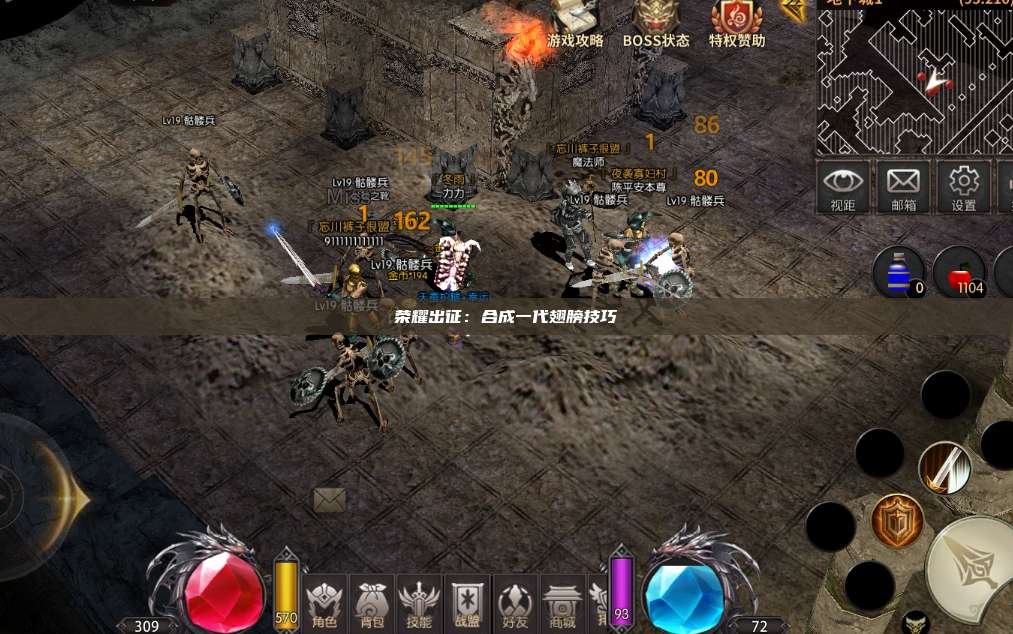Open the 角色 character panel

325,604
